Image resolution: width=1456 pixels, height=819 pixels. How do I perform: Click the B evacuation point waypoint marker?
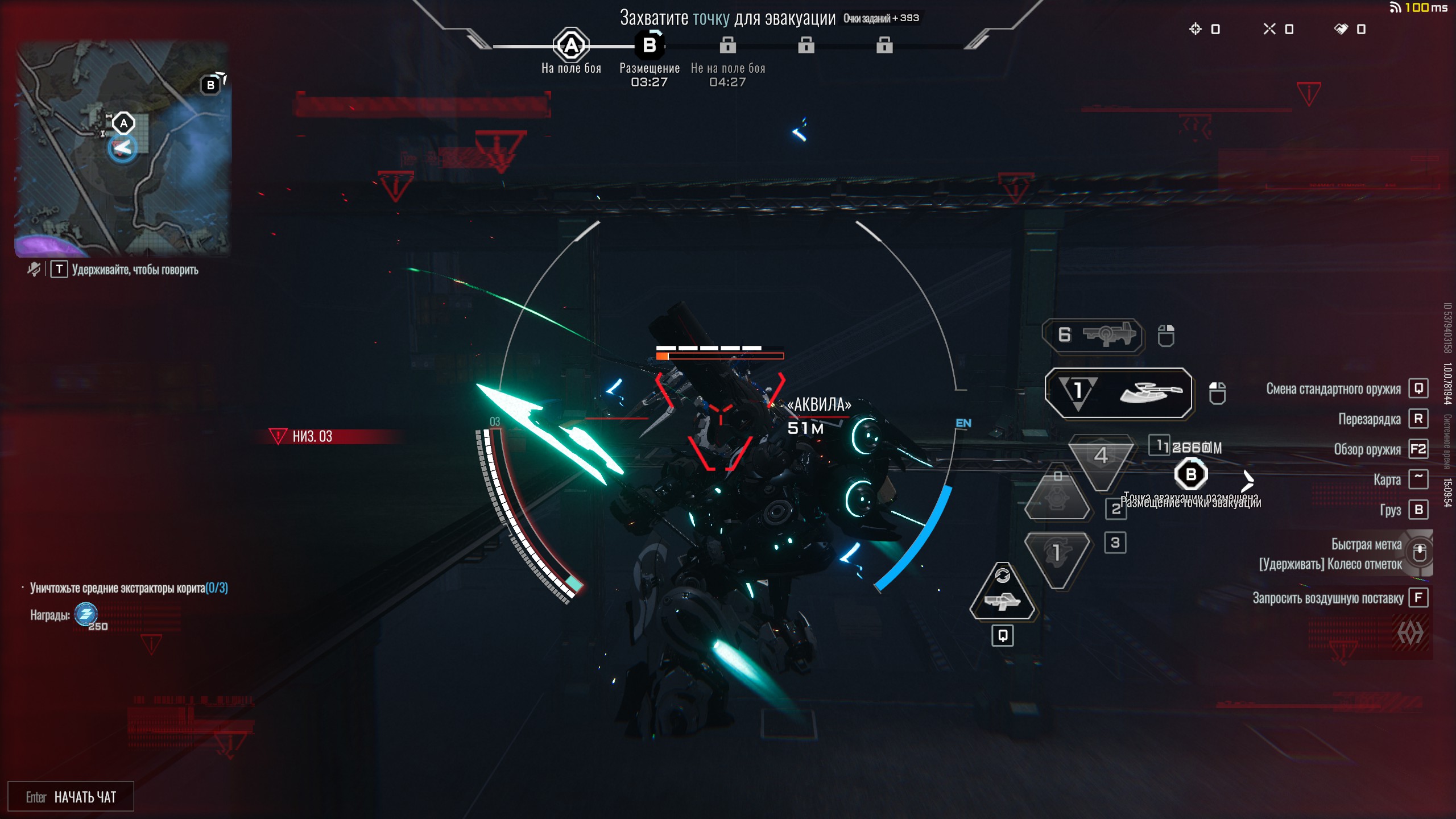(x=1190, y=474)
